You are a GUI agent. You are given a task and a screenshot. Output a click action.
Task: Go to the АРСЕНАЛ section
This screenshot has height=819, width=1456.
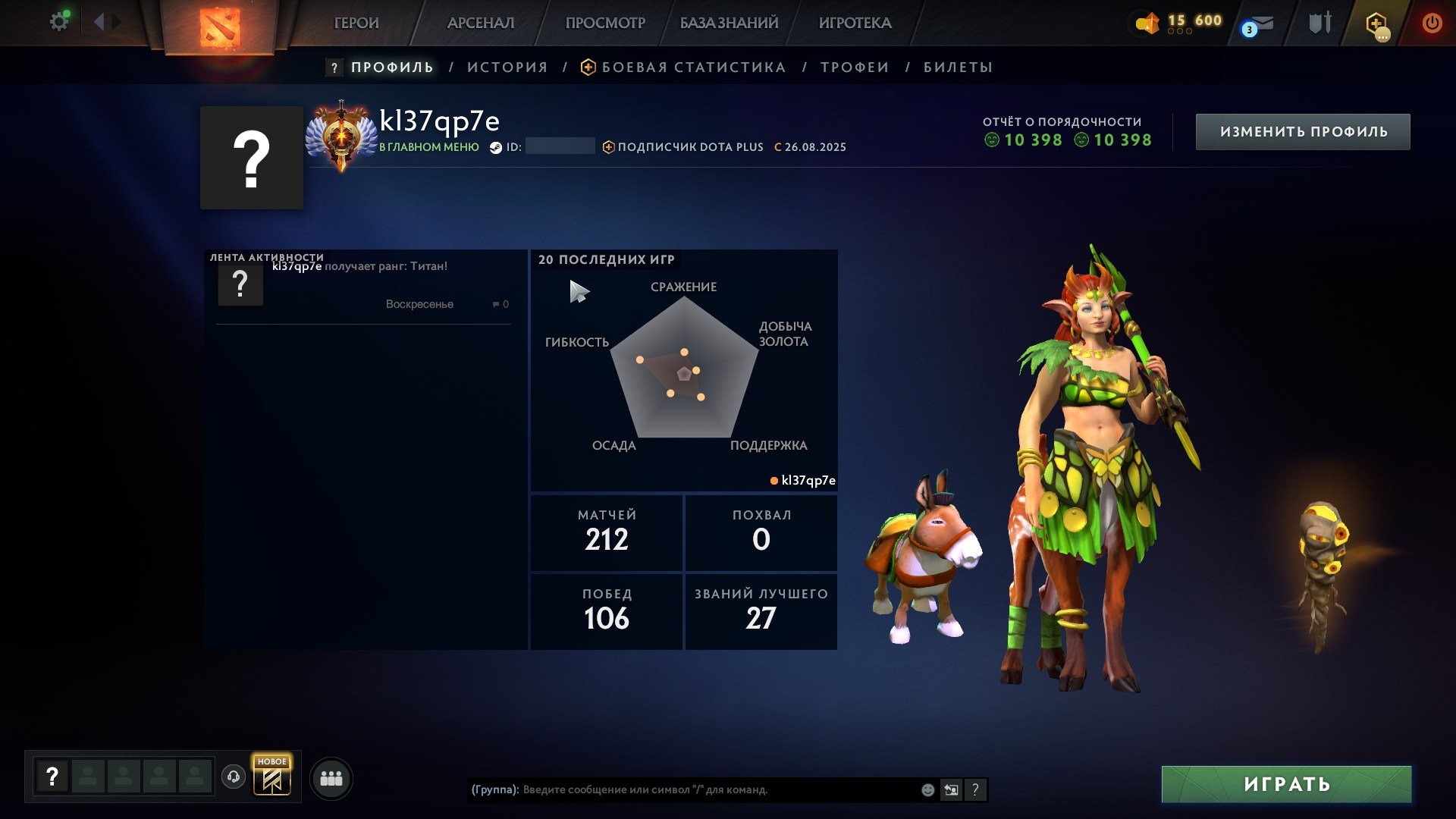481,24
